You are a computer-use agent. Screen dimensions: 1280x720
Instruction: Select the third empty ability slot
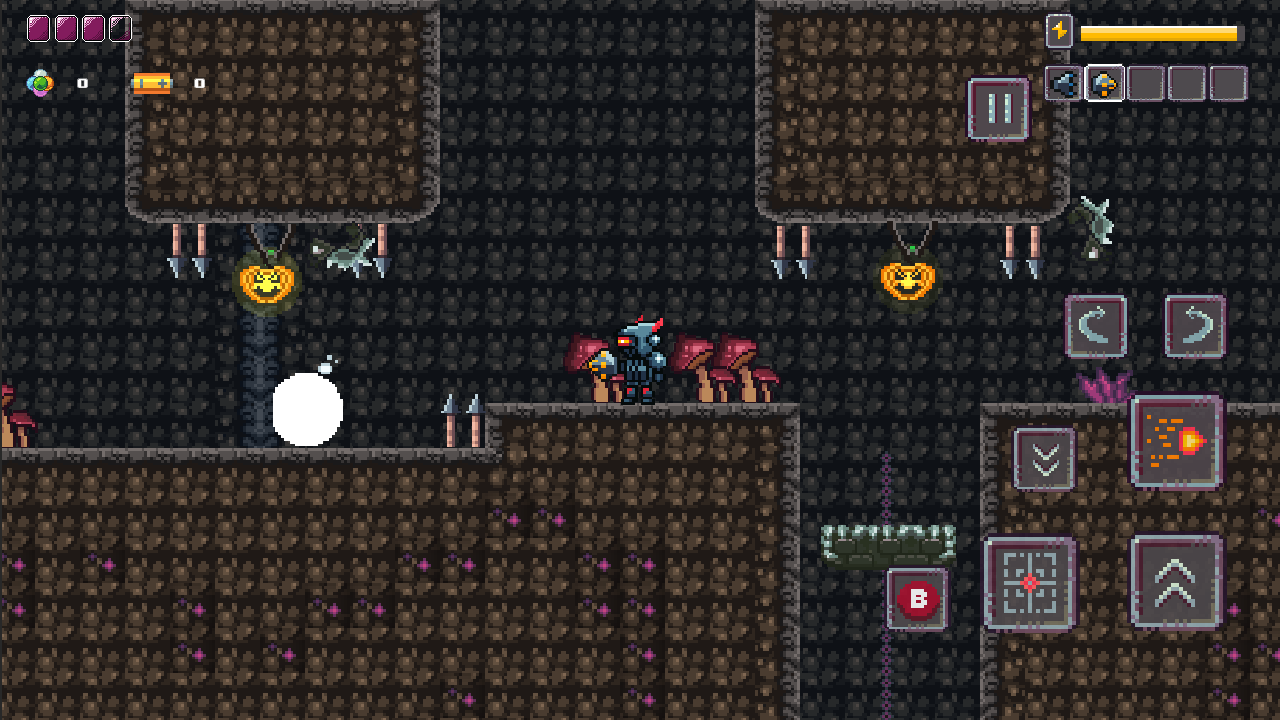1145,83
